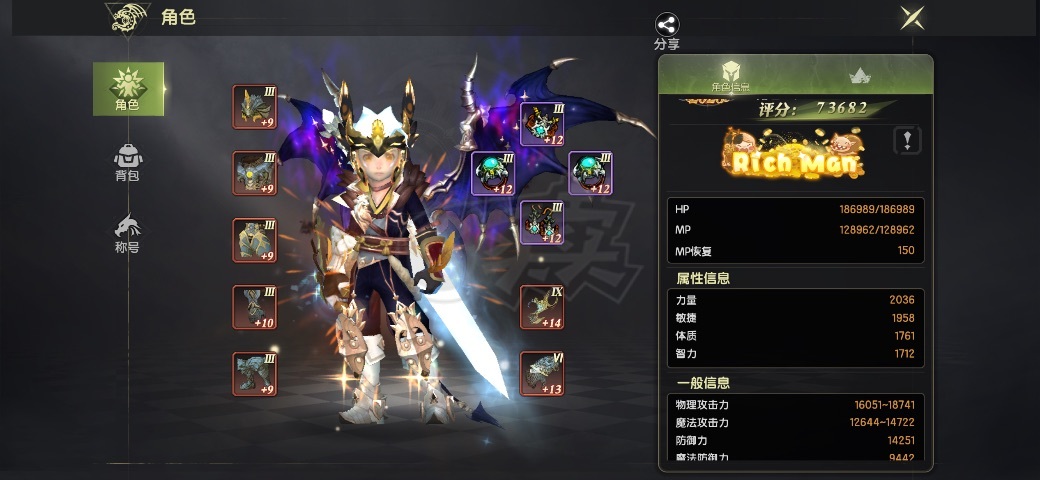This screenshot has width=1040, height=480.
Task: Inspect the right +12 ring slot
Action: click(590, 173)
